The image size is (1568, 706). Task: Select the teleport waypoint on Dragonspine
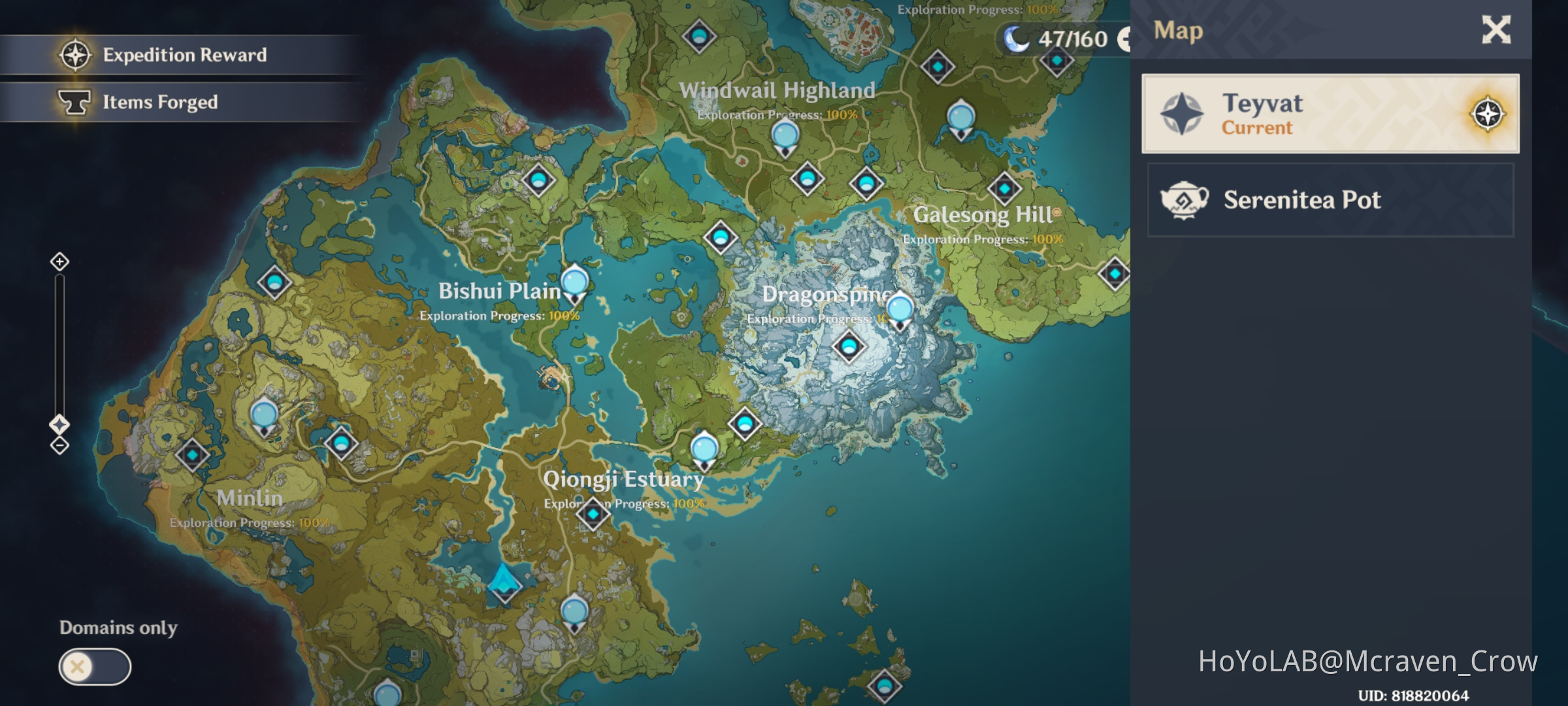click(900, 306)
